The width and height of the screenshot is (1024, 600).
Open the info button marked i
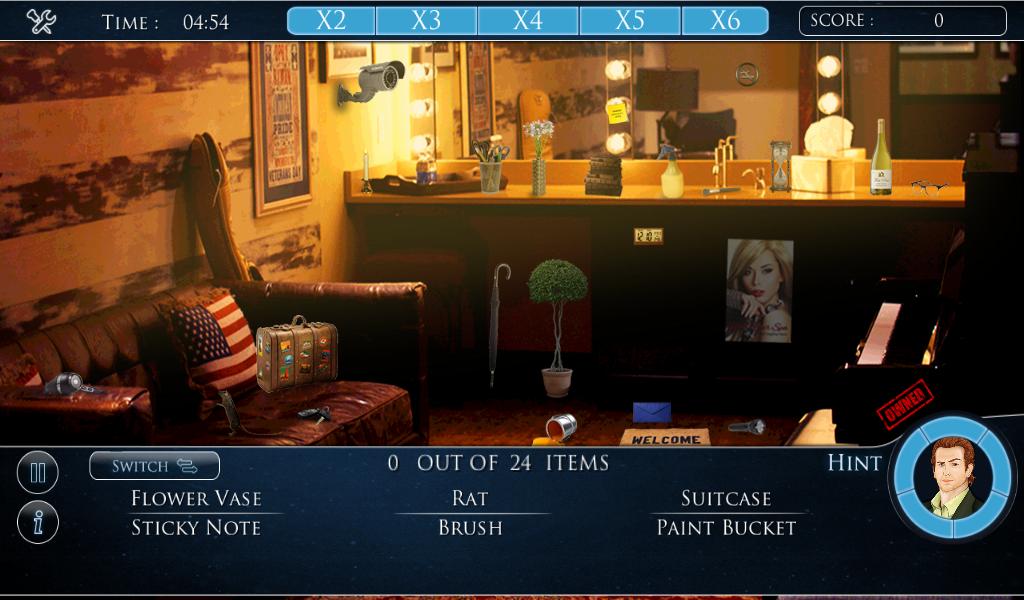coord(38,522)
